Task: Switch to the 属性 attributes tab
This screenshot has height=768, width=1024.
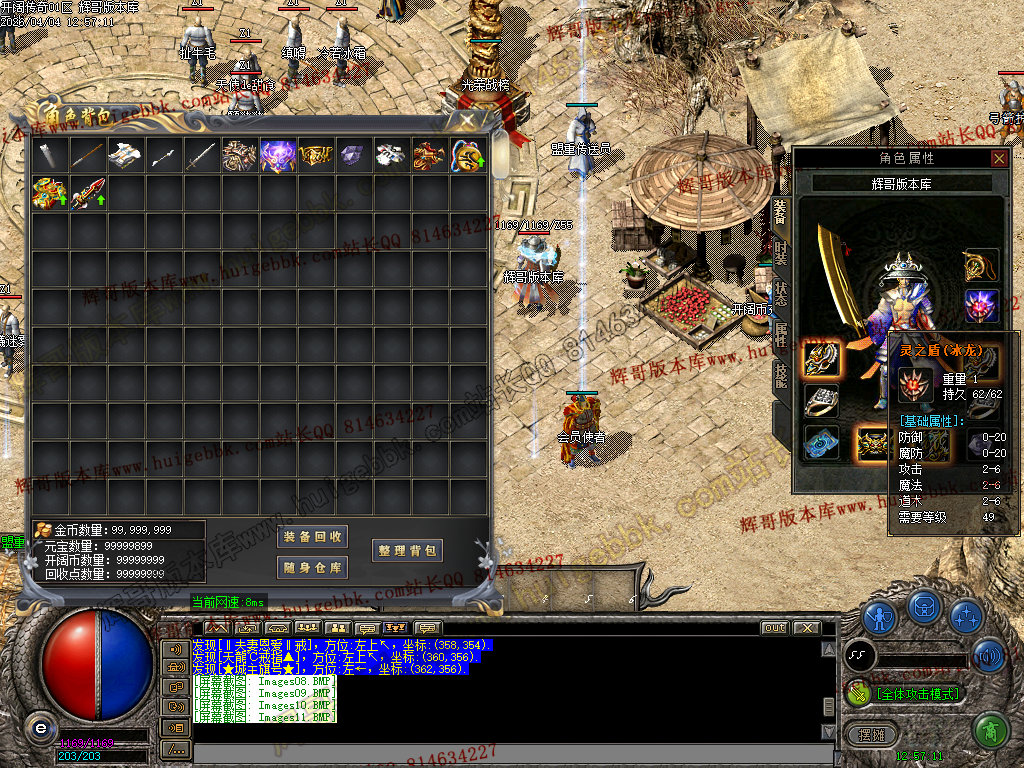Action: pyautogui.click(x=780, y=335)
